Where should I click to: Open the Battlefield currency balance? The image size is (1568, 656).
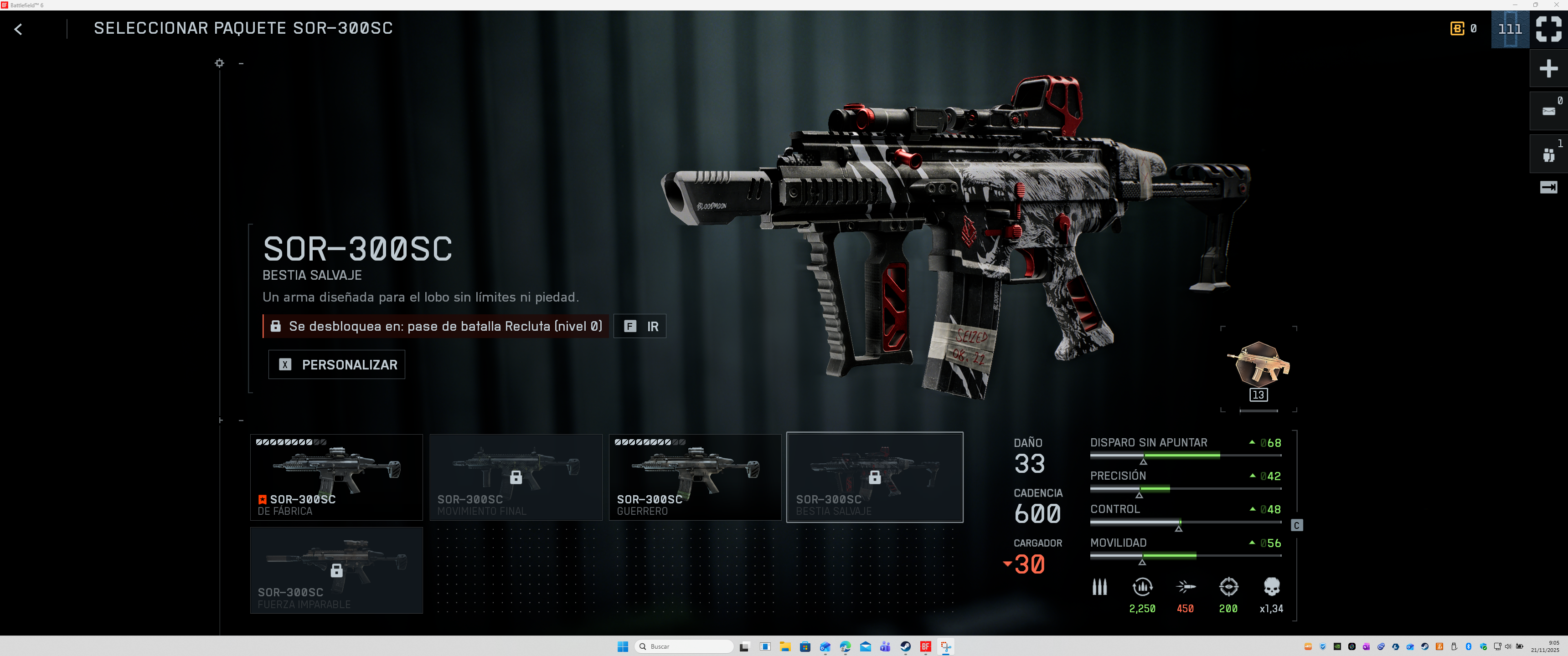1463,29
